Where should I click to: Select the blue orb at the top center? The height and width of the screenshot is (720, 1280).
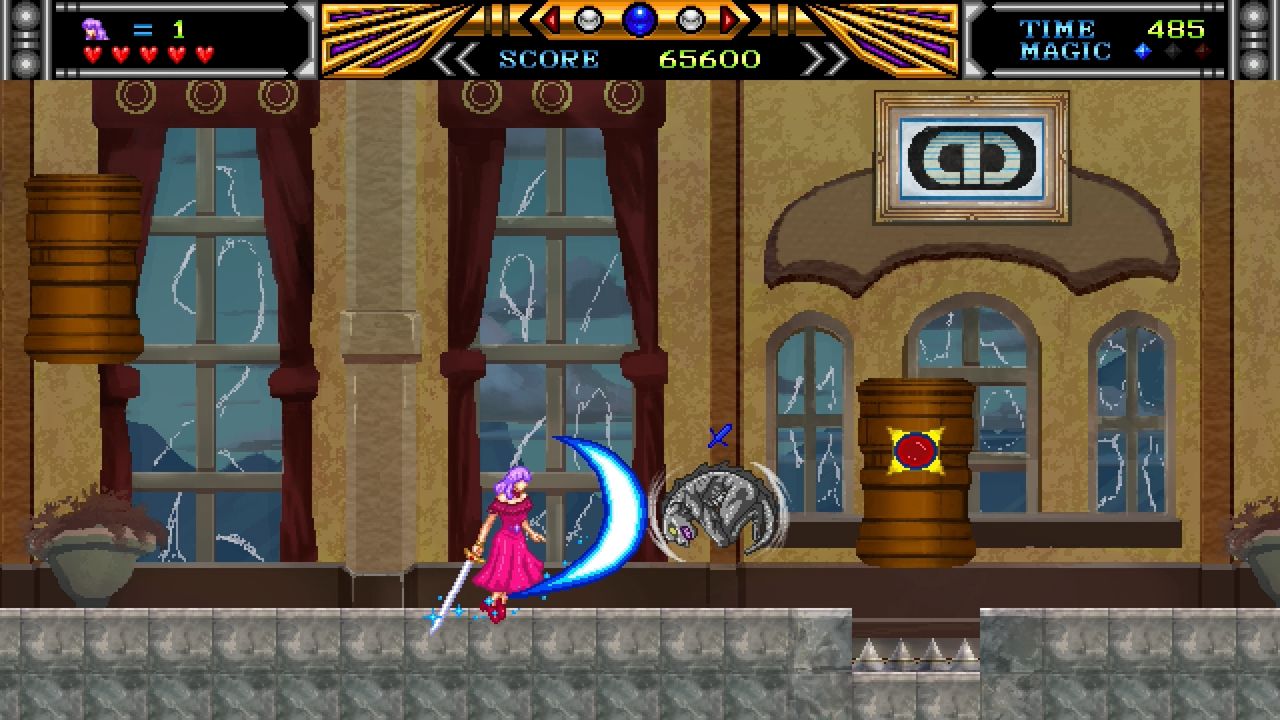click(640, 20)
